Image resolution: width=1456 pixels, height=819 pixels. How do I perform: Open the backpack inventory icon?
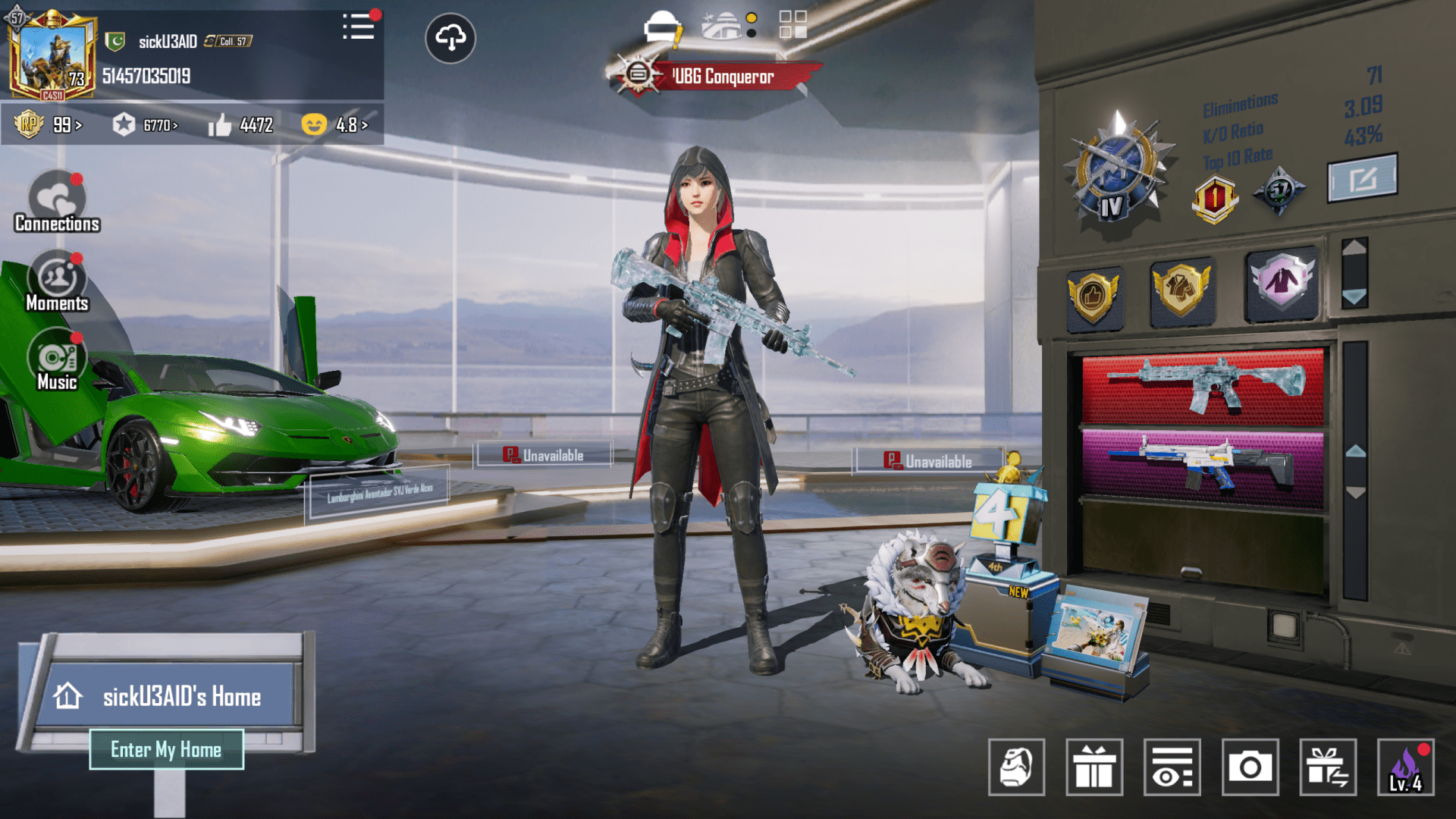[x=1016, y=767]
